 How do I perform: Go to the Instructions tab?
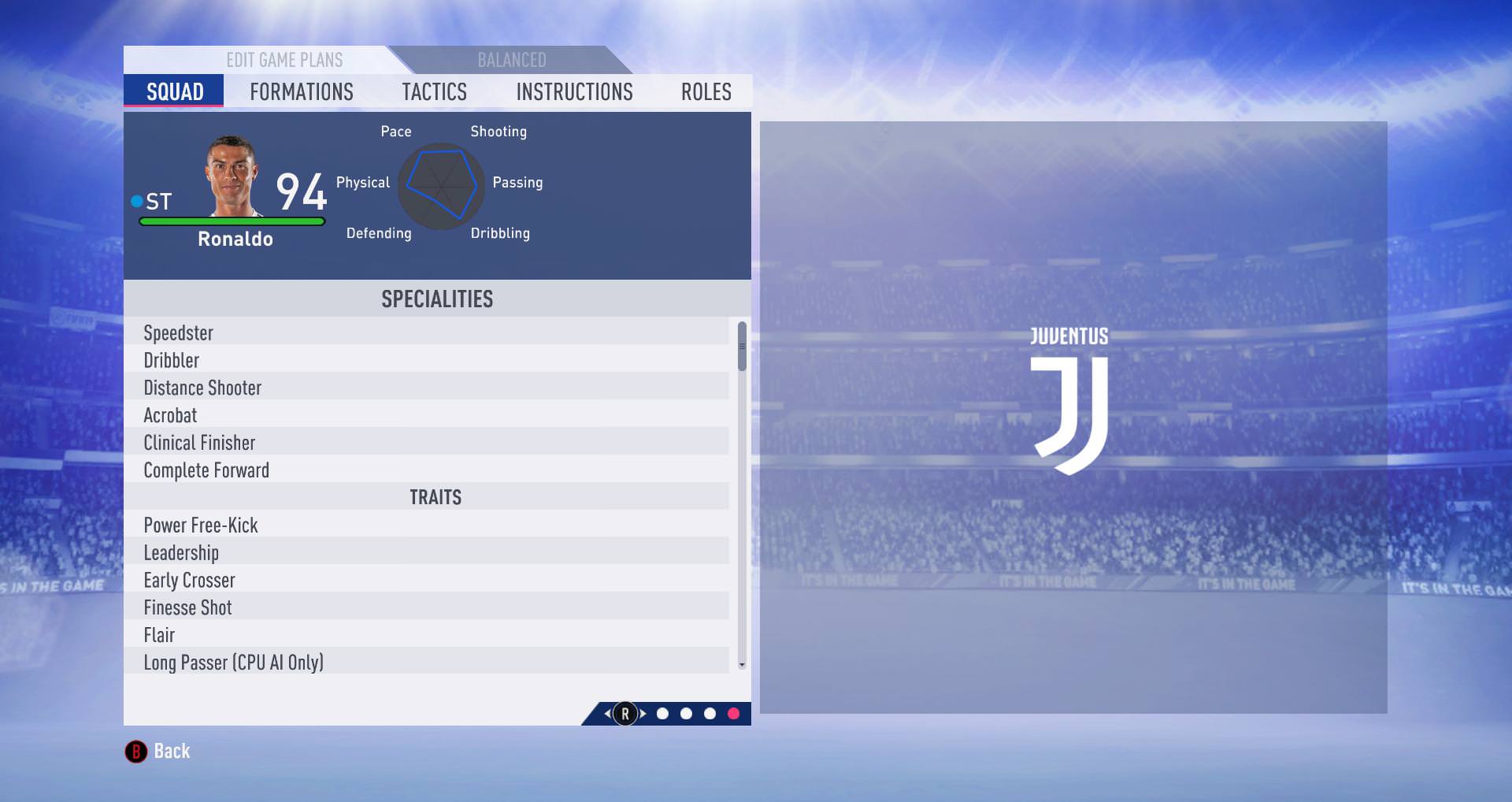coord(574,91)
